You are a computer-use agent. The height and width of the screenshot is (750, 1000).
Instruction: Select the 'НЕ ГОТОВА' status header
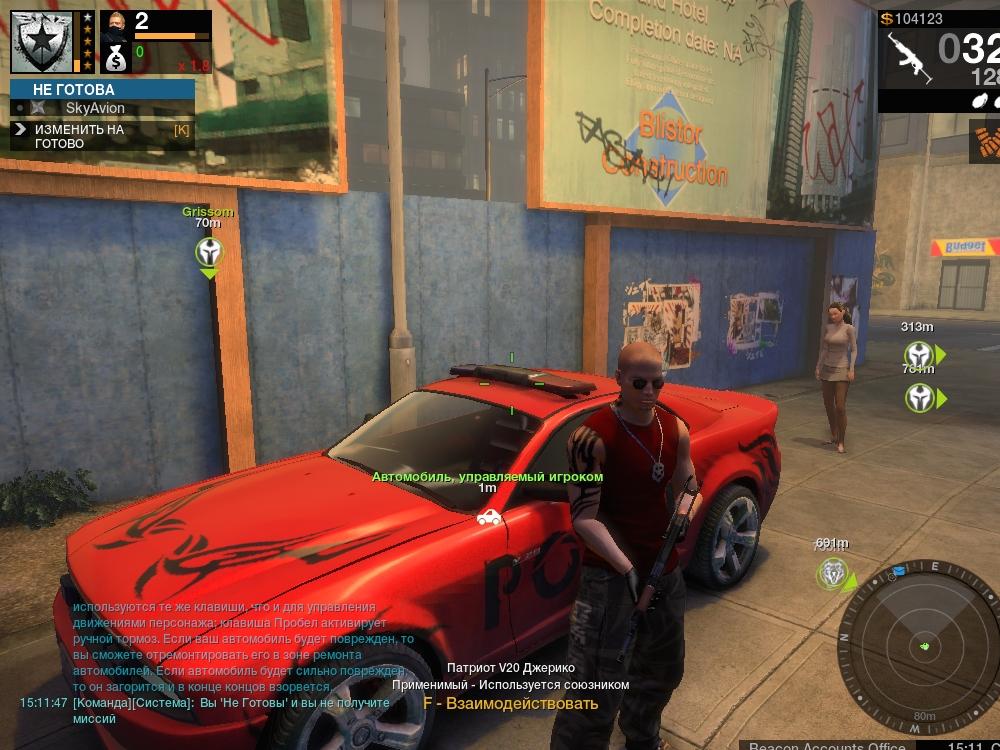click(103, 89)
